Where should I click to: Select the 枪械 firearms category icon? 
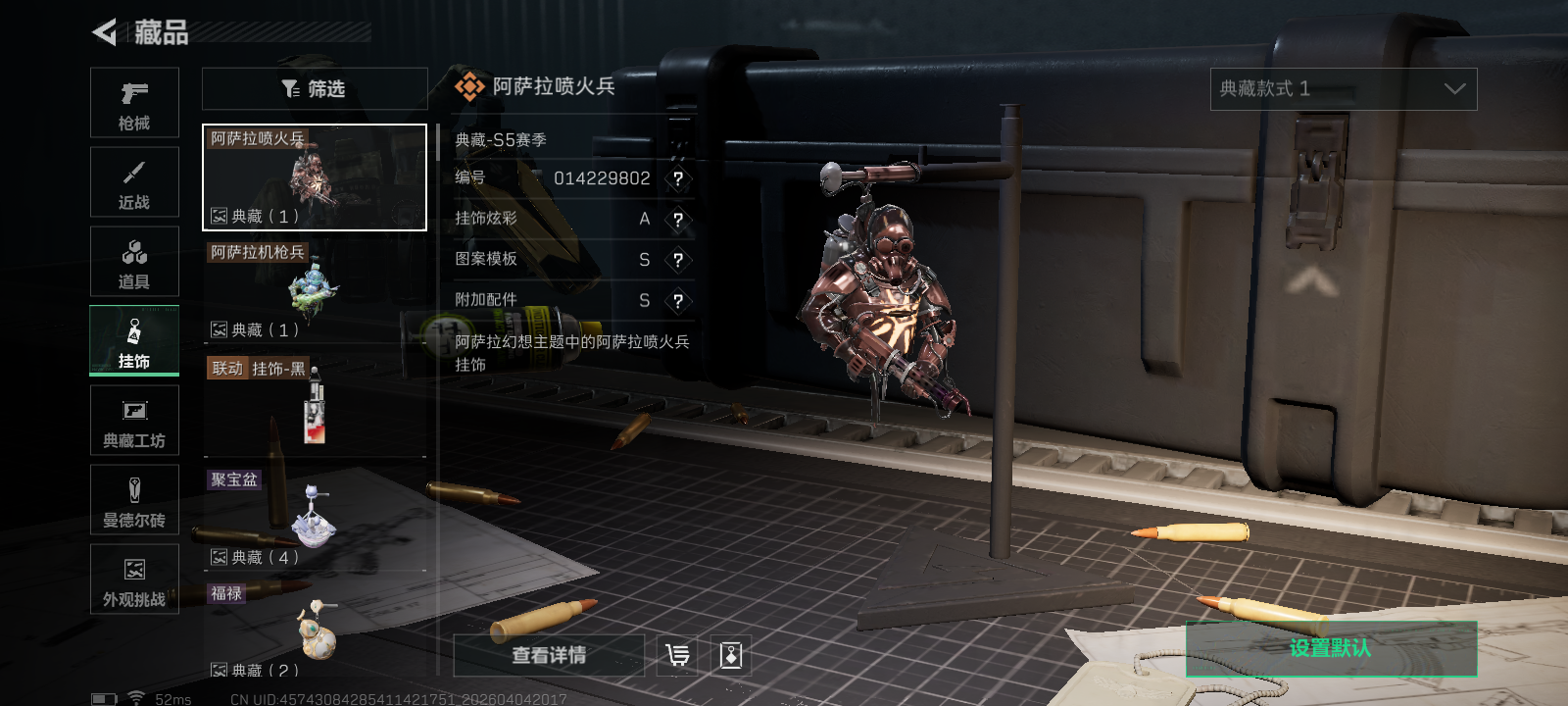(134, 102)
